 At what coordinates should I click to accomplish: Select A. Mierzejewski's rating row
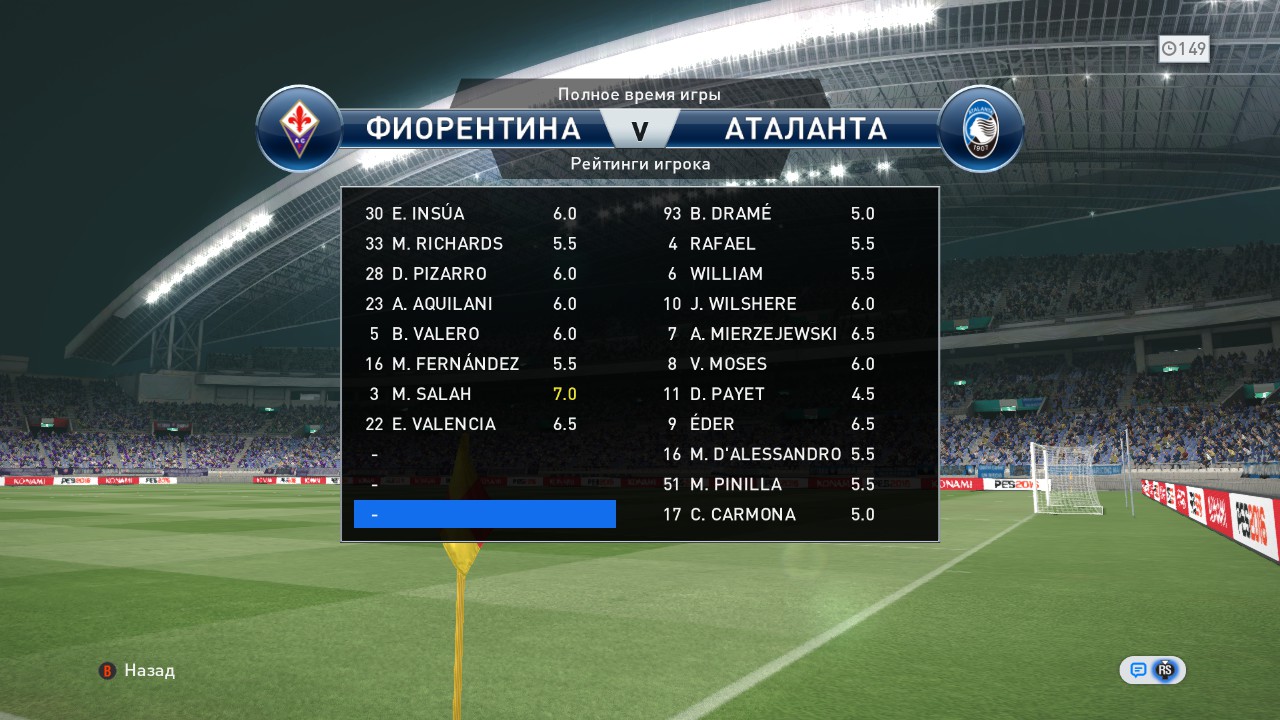tap(770, 334)
